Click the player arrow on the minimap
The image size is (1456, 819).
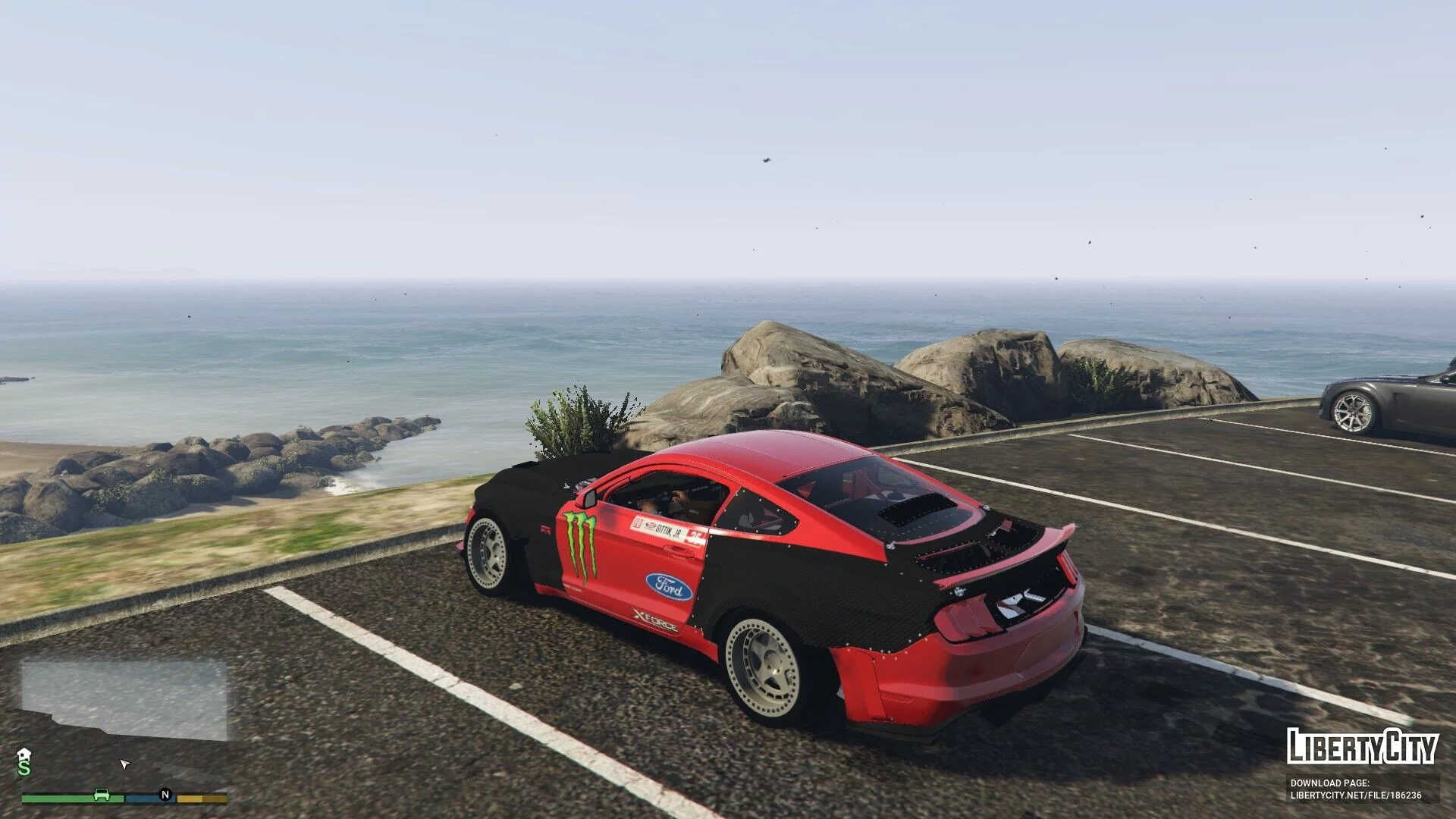pyautogui.click(x=125, y=764)
